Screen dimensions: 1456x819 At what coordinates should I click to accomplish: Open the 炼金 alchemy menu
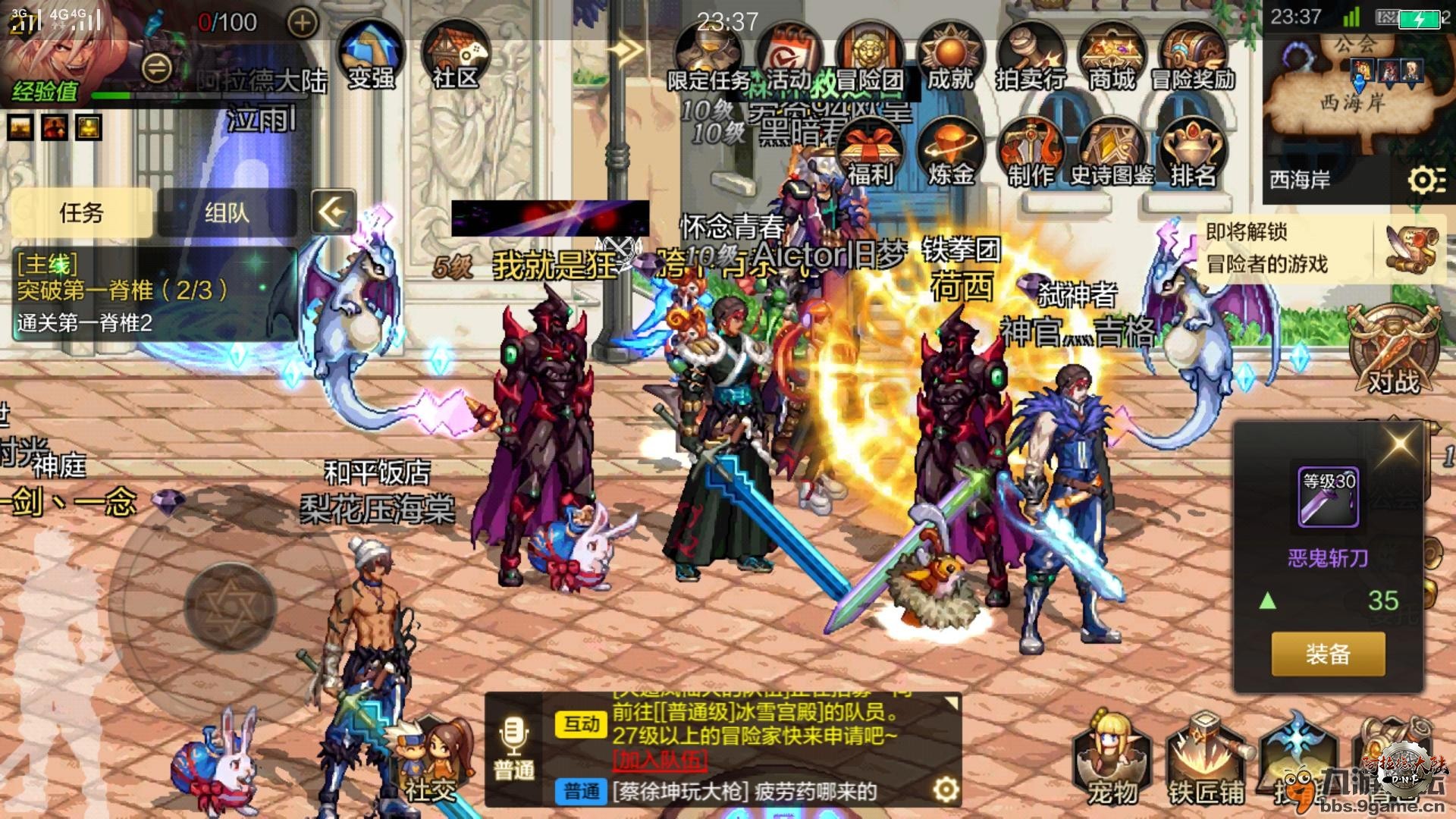(x=951, y=153)
